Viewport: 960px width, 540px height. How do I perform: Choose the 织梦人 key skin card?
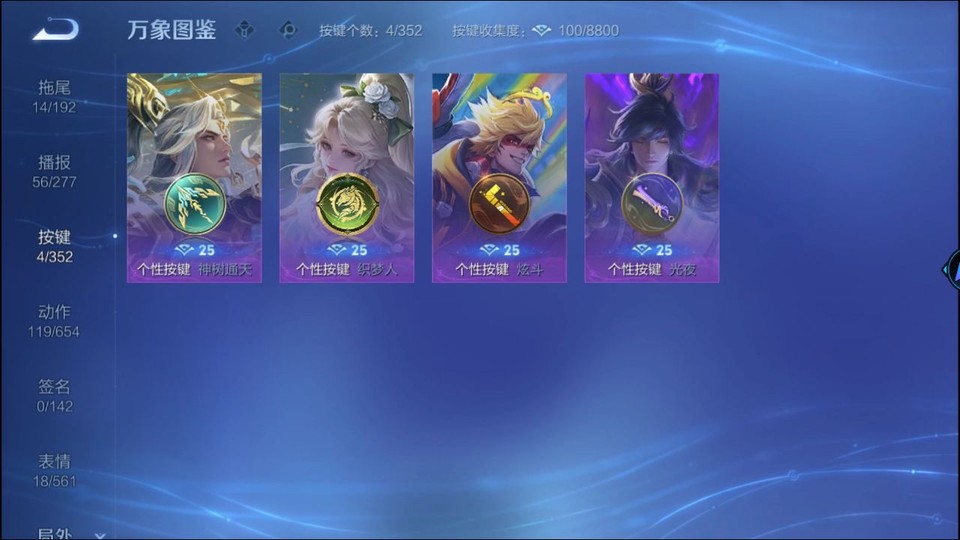tap(347, 177)
